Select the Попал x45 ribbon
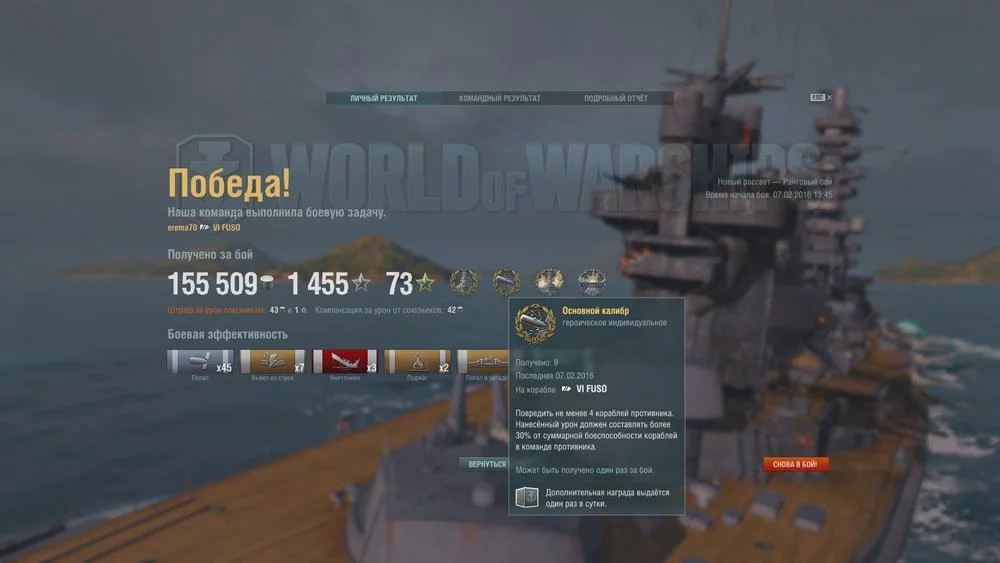Screen dimensions: 1000x563 pos(200,362)
